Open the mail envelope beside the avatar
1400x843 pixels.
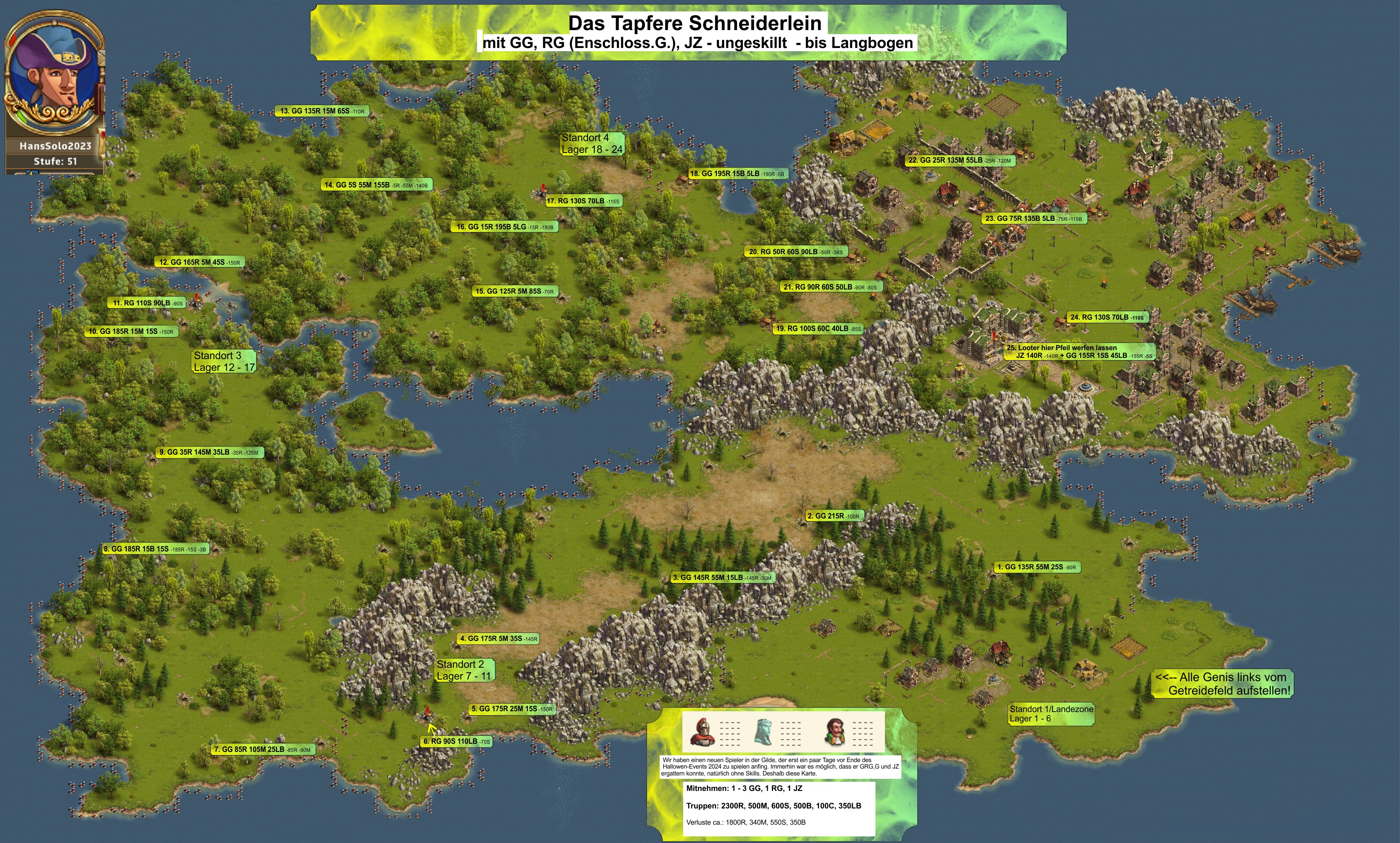click(x=102, y=58)
